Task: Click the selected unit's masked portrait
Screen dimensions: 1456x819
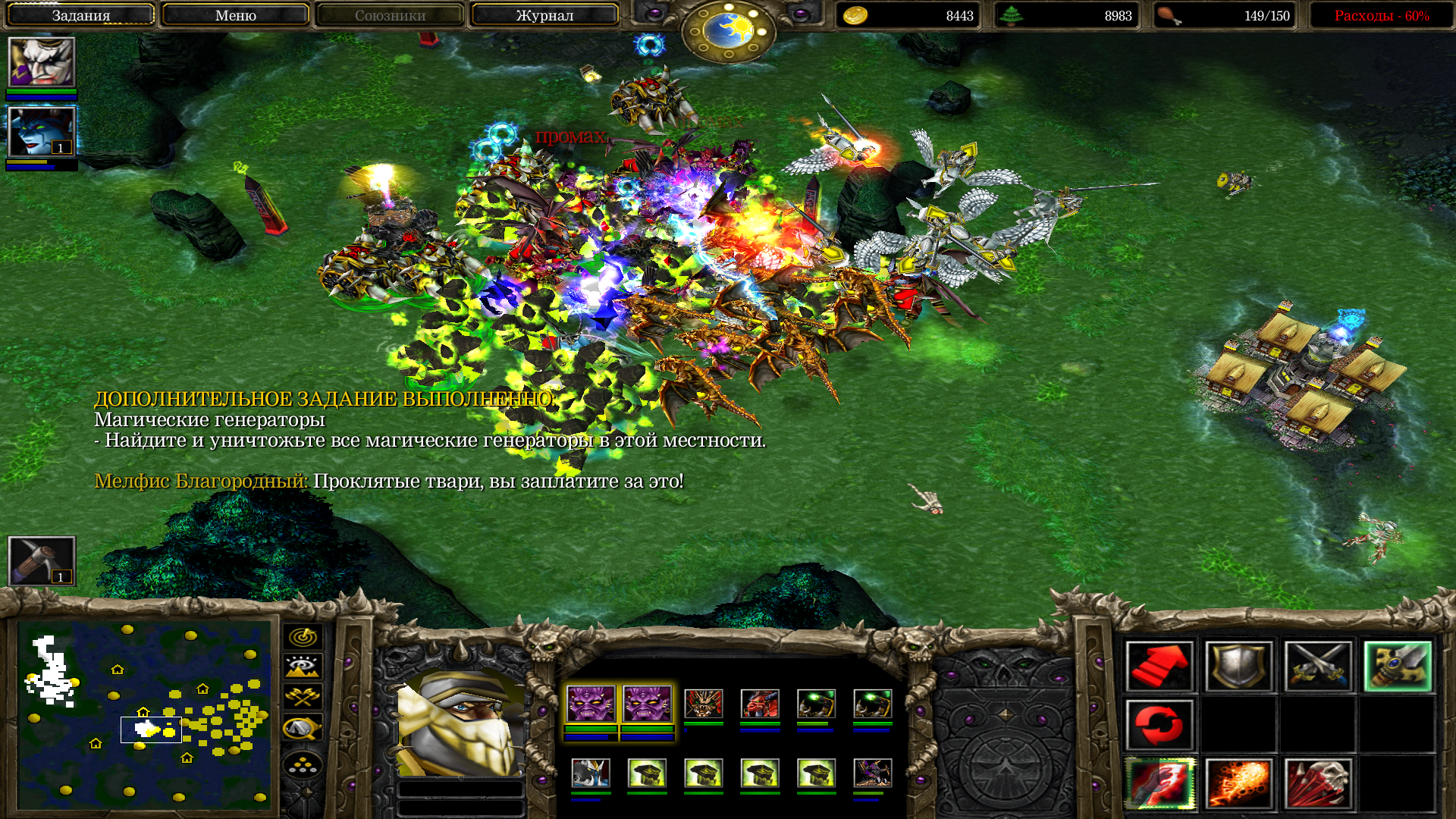Action: 460,724
